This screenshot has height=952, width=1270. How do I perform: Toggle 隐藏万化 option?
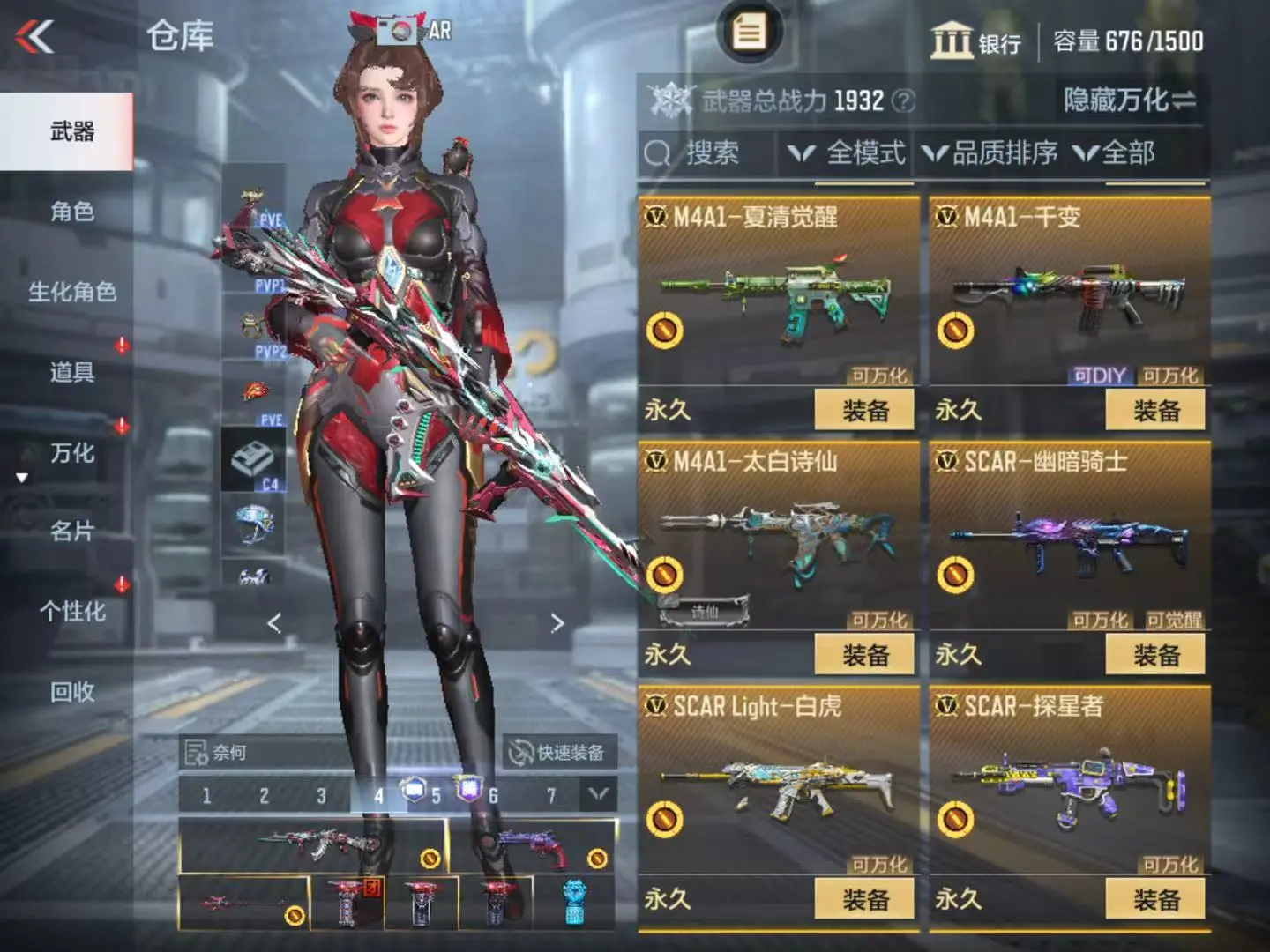[x=1129, y=100]
